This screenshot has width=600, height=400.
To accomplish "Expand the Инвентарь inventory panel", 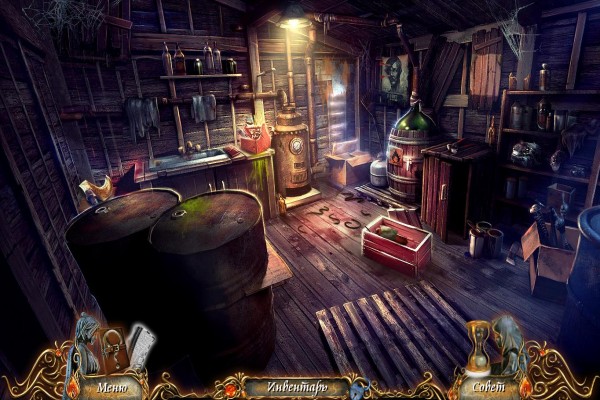I will point(297,386).
